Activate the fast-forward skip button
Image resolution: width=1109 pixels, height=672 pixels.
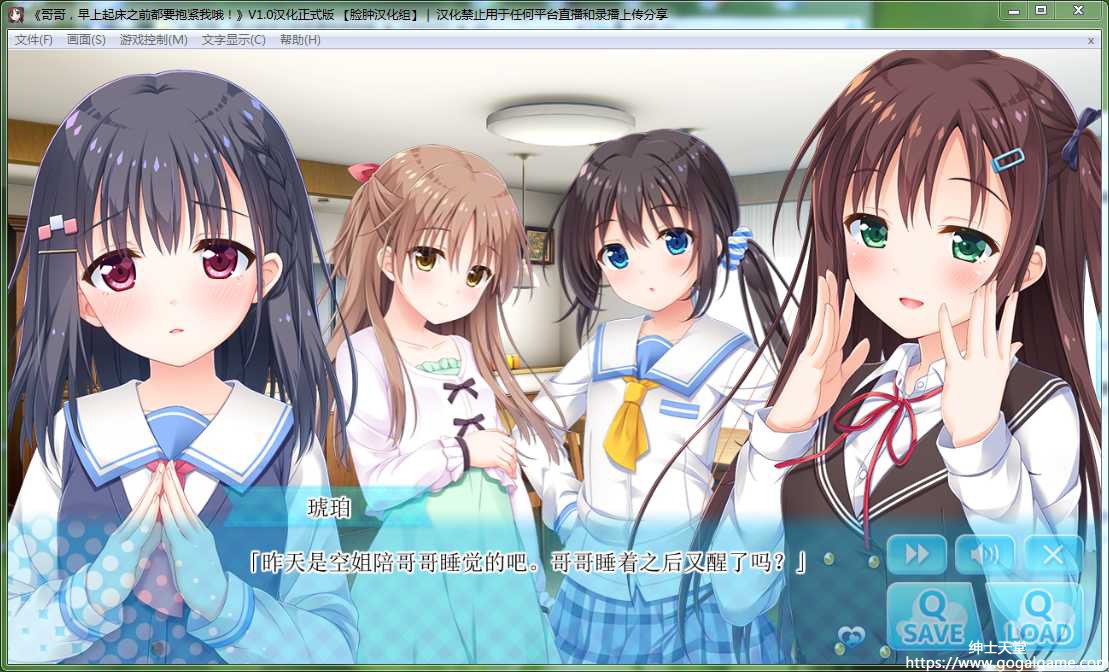pos(917,554)
